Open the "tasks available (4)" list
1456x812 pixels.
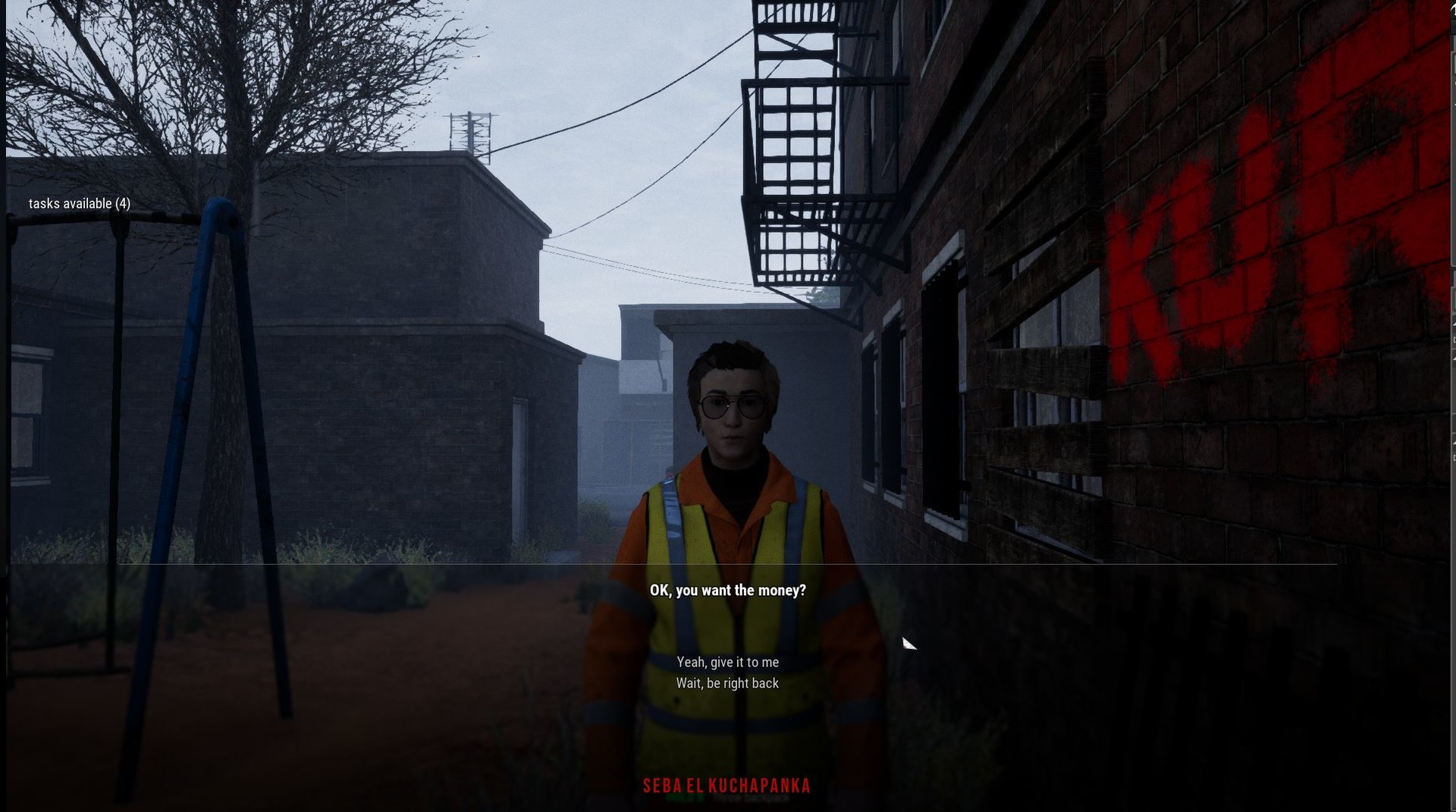click(80, 204)
